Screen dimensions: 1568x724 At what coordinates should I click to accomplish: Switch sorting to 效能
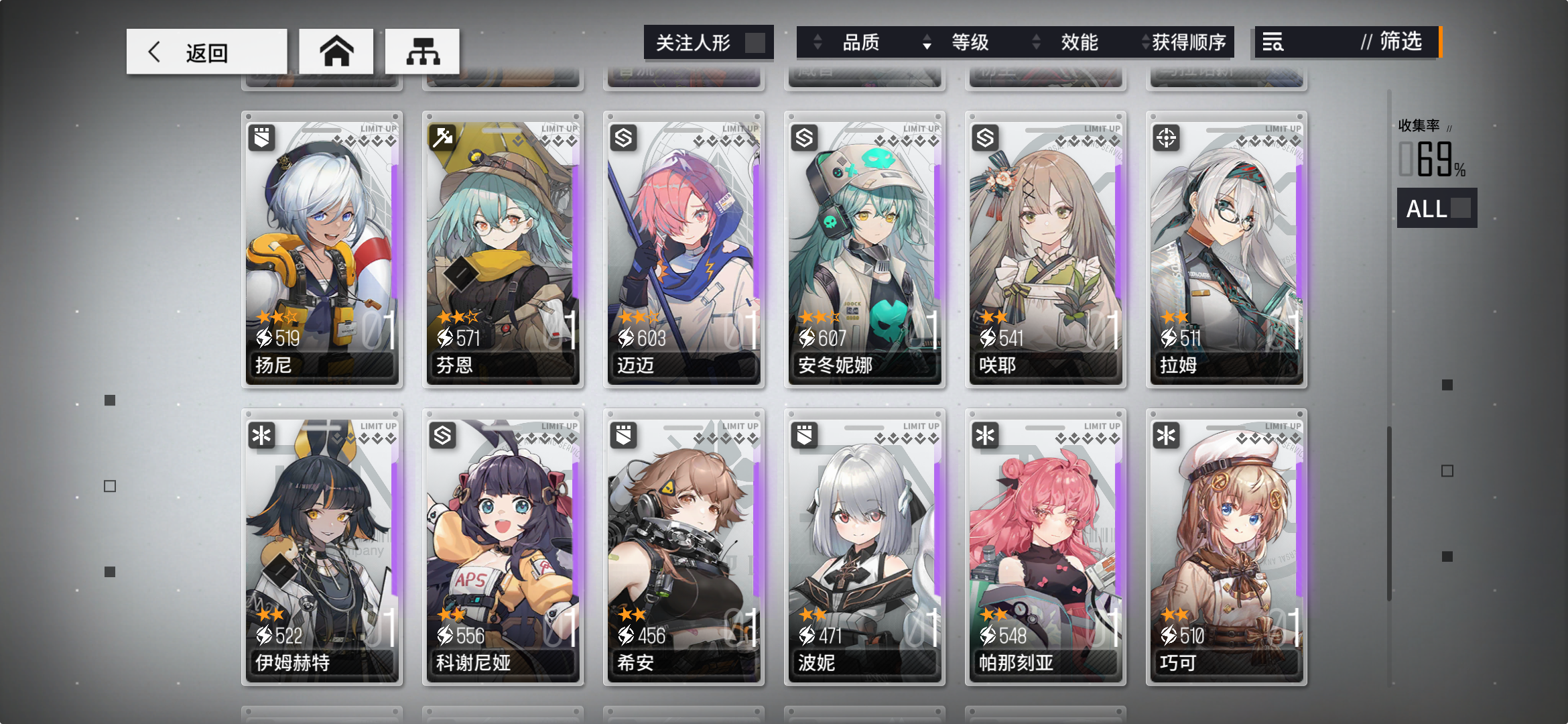[x=1079, y=42]
